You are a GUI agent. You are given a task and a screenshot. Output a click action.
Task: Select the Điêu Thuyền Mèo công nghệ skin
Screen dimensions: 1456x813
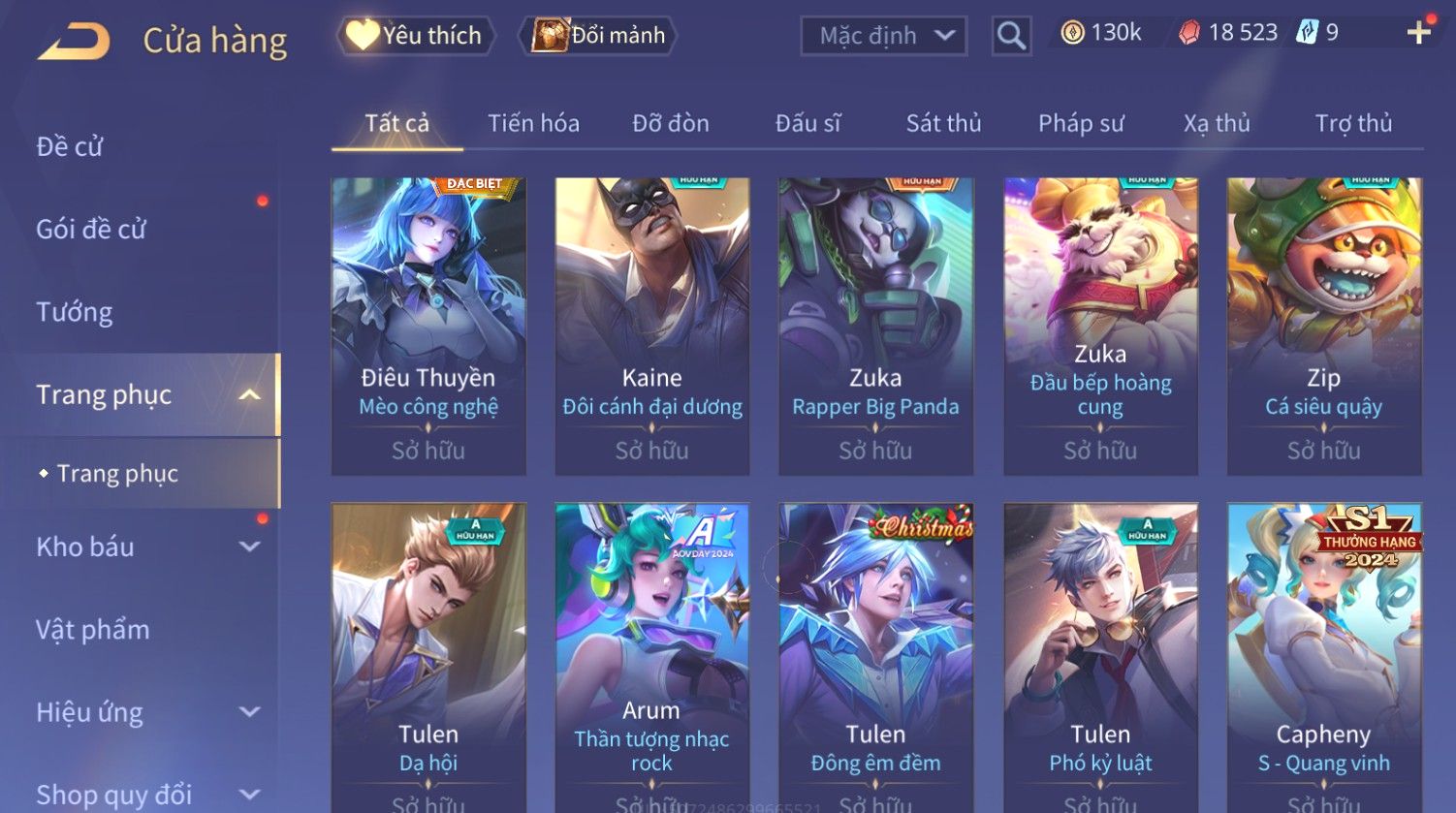(x=428, y=326)
